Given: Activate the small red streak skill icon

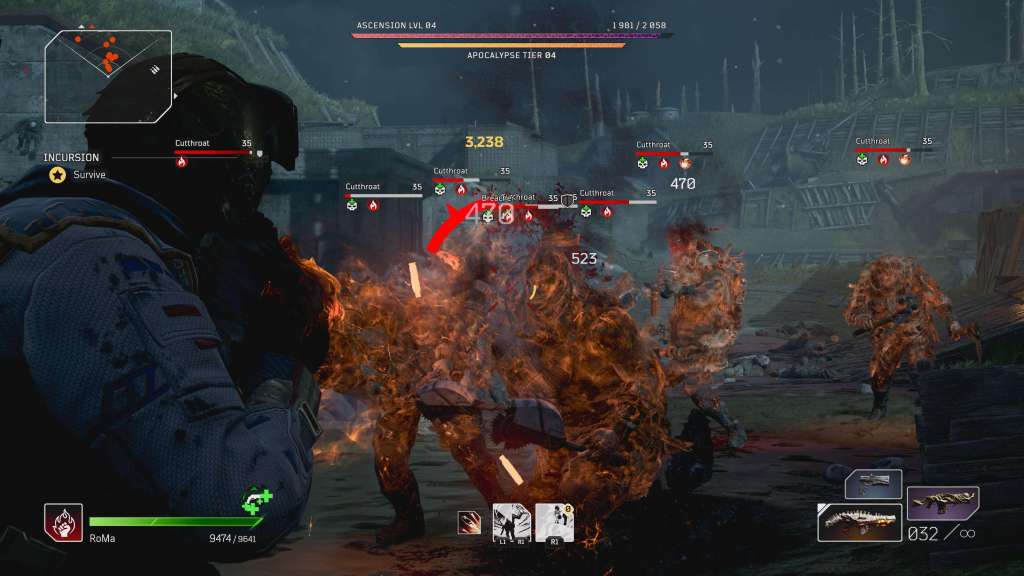Looking at the screenshot, I should point(467,521).
